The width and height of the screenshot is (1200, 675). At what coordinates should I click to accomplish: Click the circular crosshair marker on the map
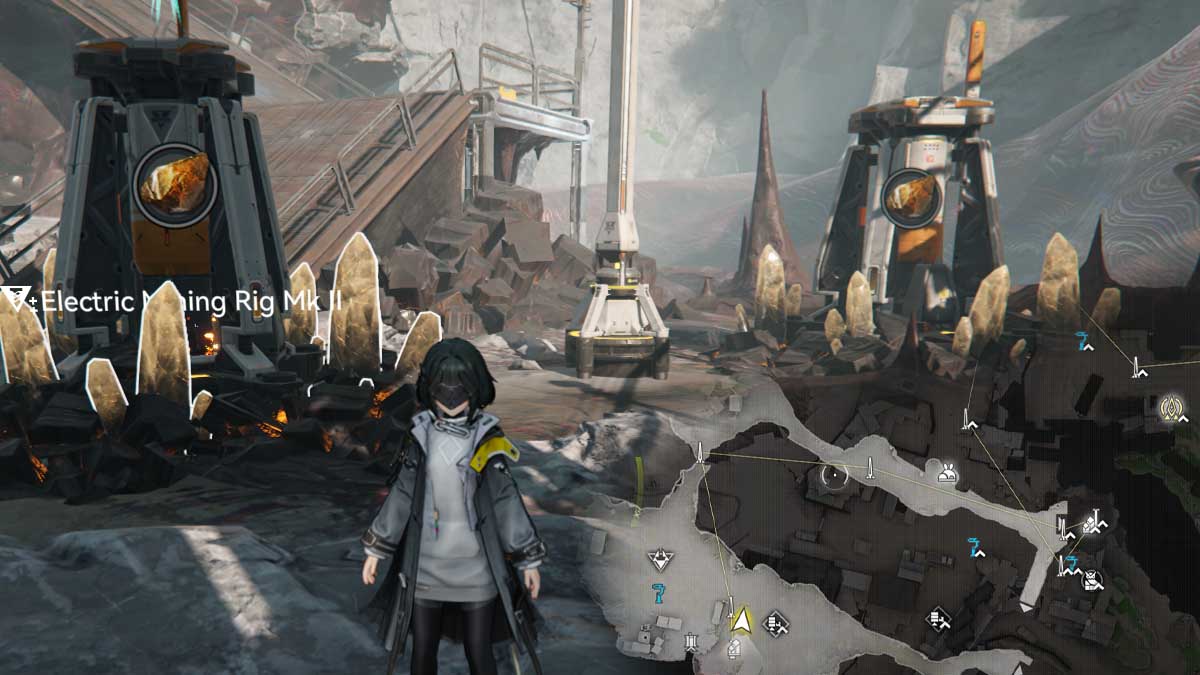point(834,476)
